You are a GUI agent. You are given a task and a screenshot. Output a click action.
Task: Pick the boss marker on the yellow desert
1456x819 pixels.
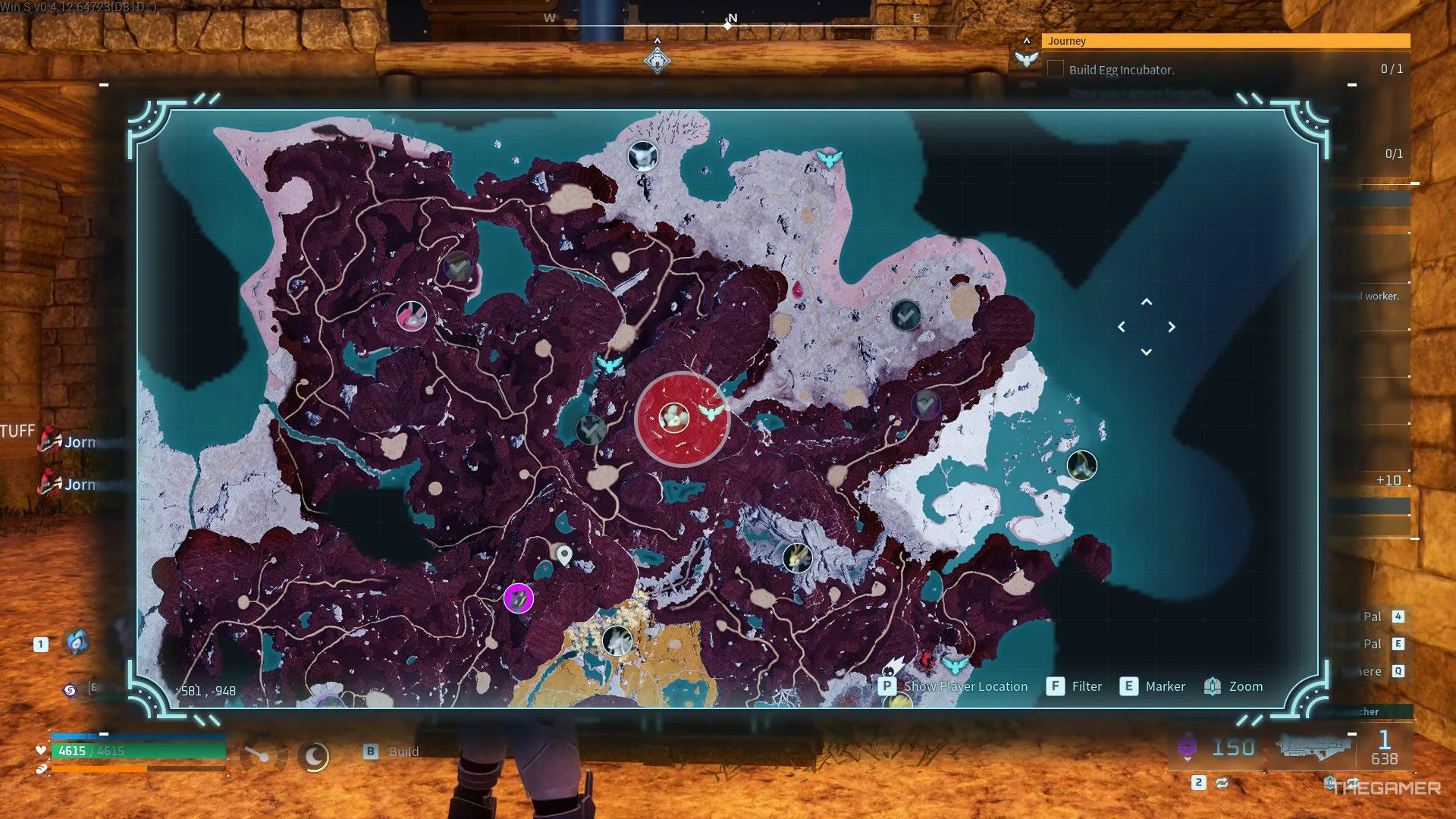pyautogui.click(x=617, y=641)
